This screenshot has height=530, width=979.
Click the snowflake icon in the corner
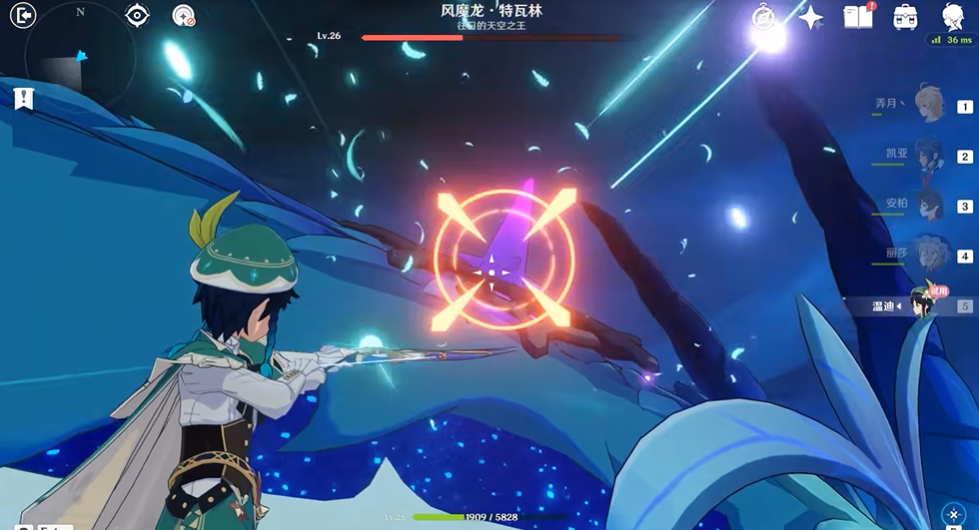[x=953, y=515]
